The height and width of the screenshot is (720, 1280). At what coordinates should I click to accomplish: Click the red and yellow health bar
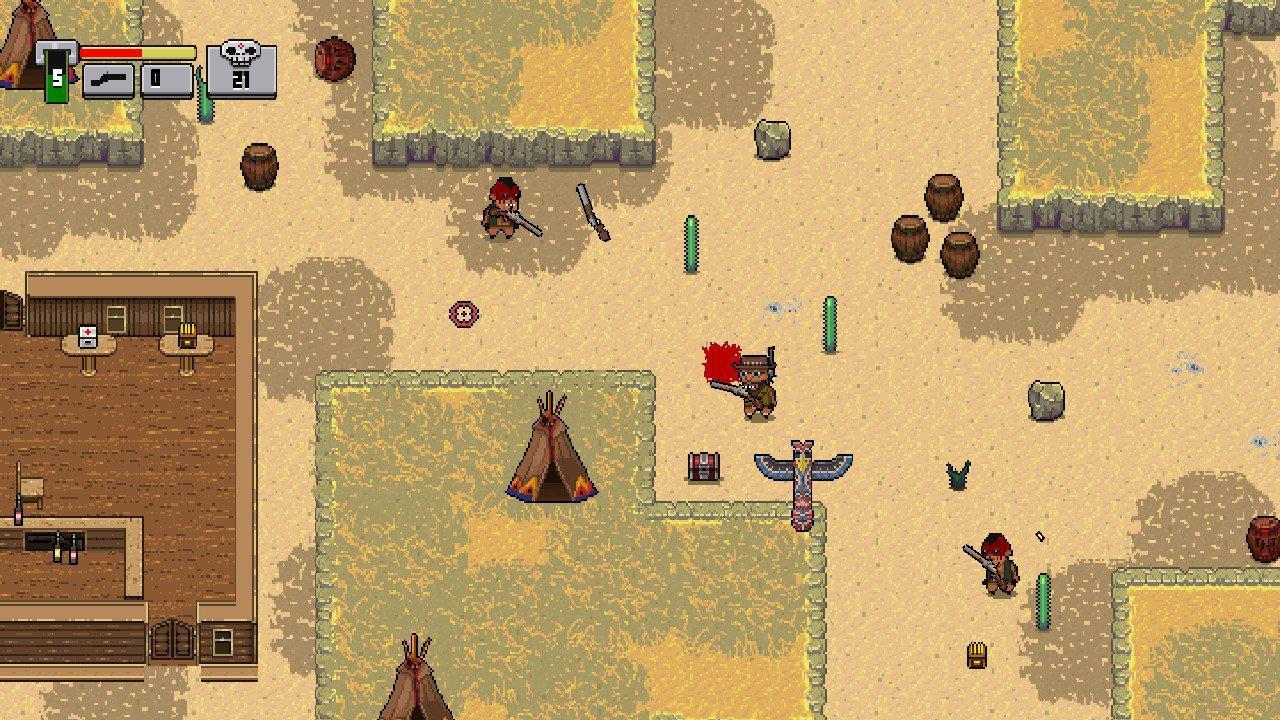point(138,51)
